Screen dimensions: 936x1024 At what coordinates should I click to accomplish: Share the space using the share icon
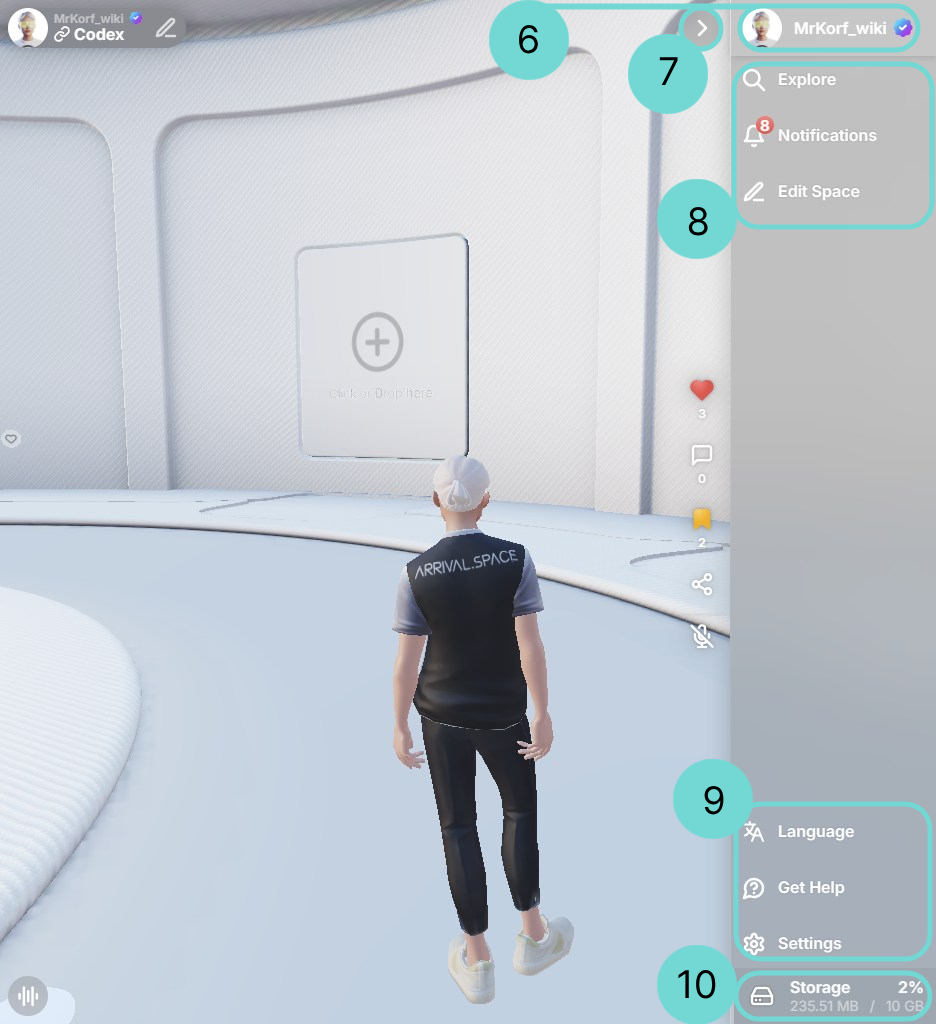702,585
